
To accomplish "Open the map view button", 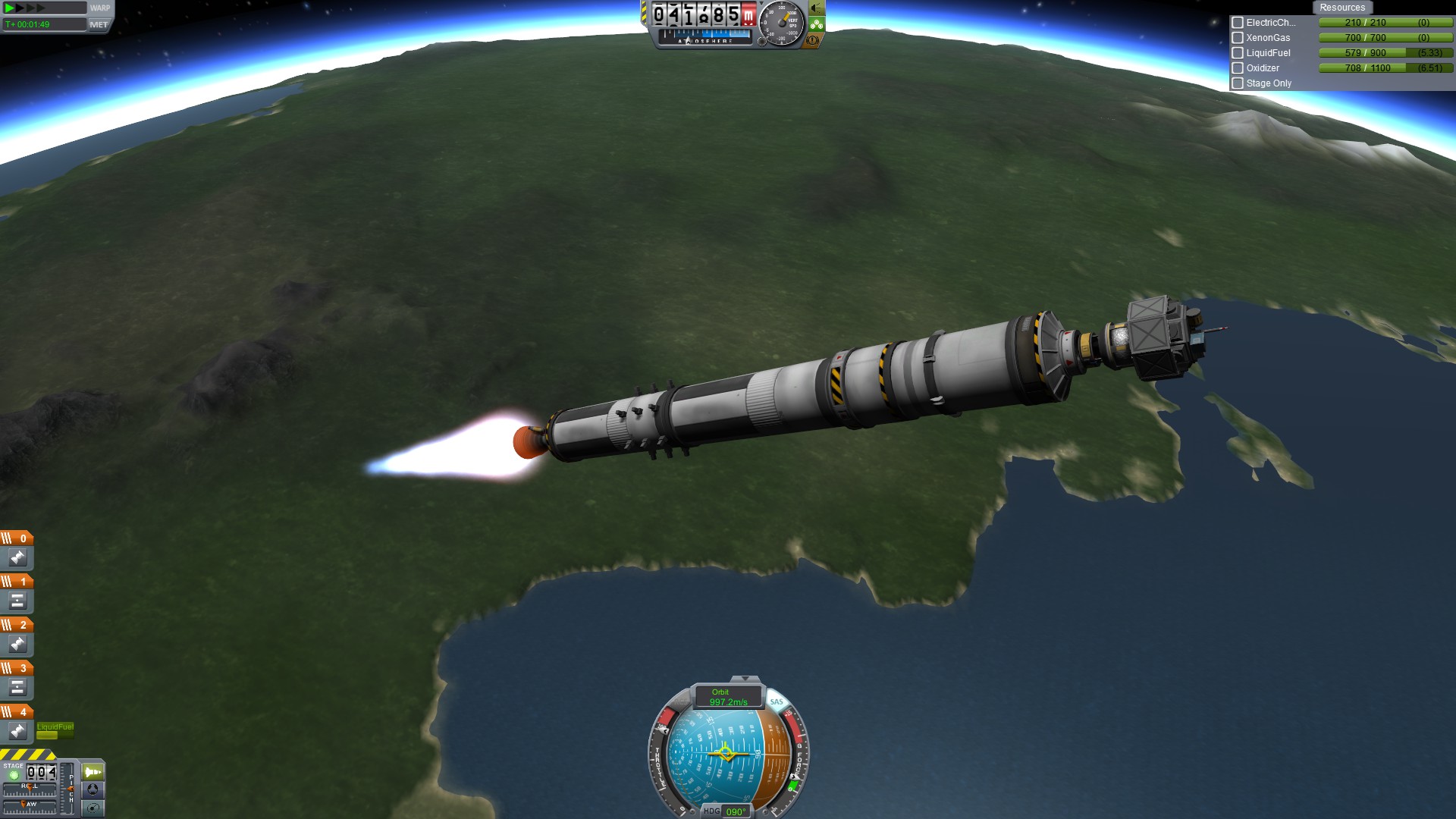I will tap(93, 808).
